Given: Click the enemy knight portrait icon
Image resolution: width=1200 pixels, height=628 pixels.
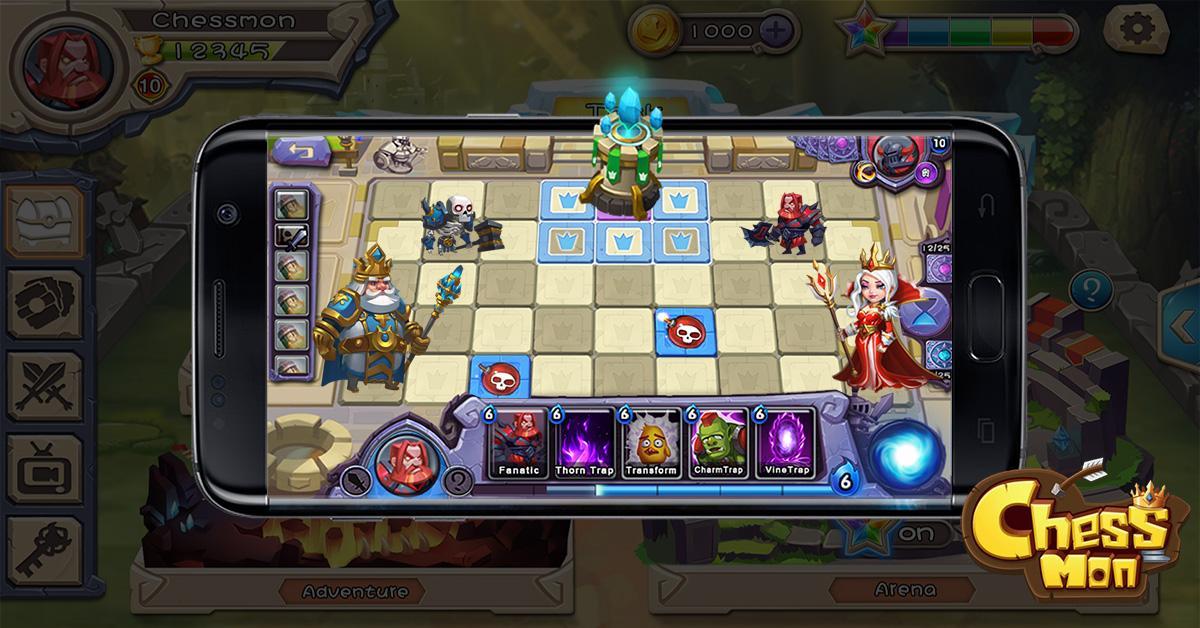Looking at the screenshot, I should point(891,157).
